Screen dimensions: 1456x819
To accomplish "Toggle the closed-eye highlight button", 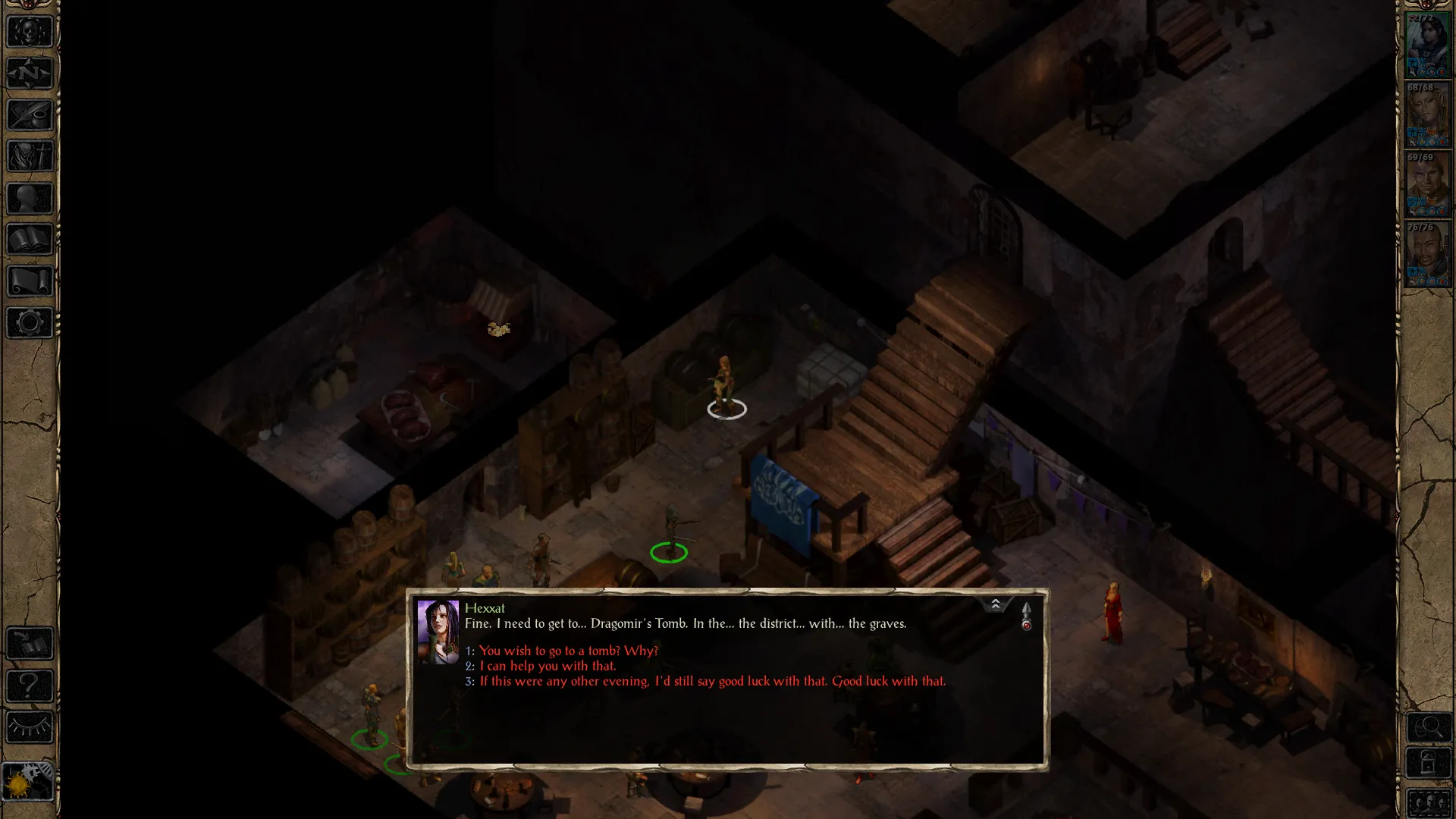I will point(30,728).
